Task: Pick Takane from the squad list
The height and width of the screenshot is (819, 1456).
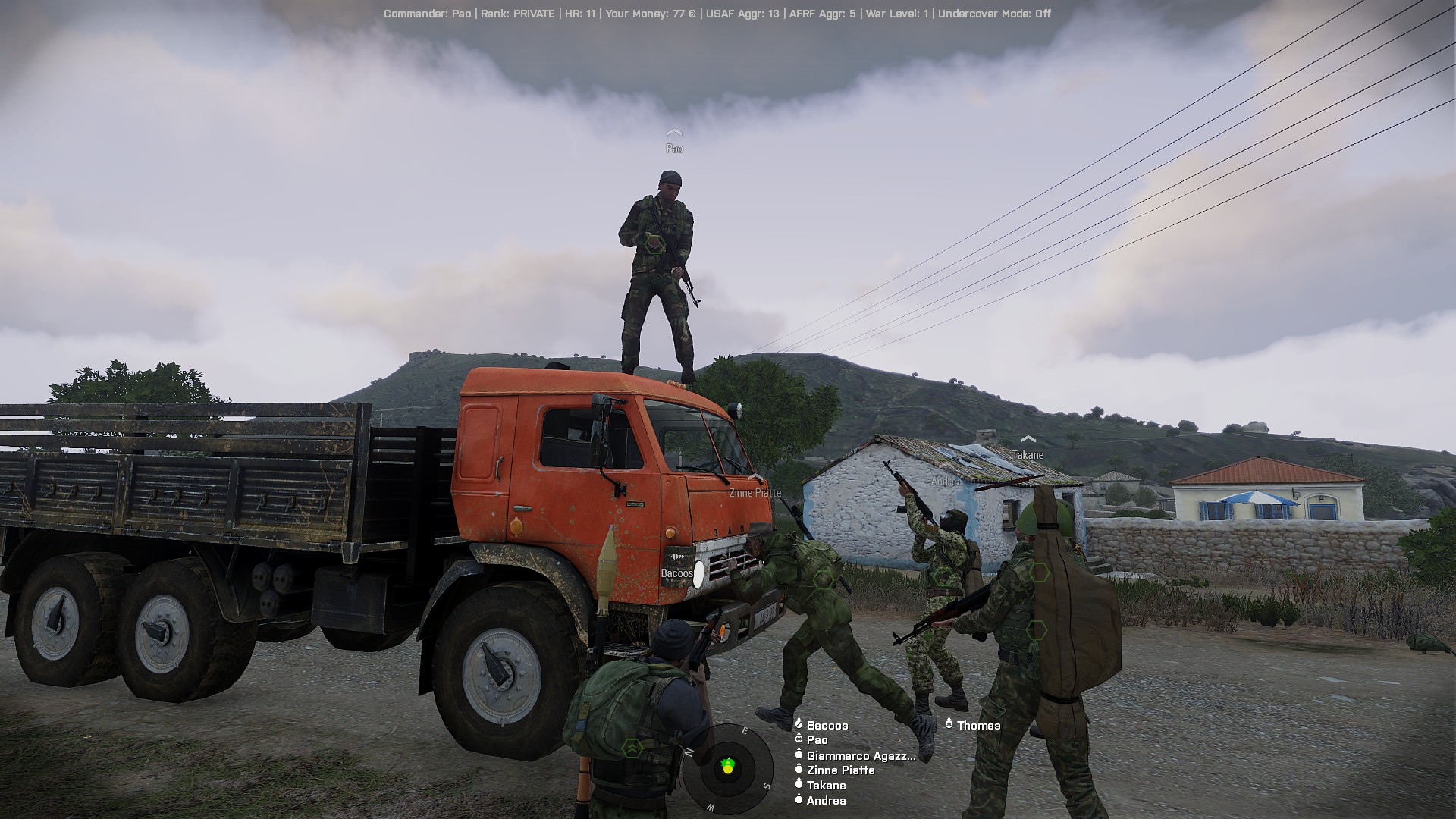Action: pyautogui.click(x=826, y=786)
